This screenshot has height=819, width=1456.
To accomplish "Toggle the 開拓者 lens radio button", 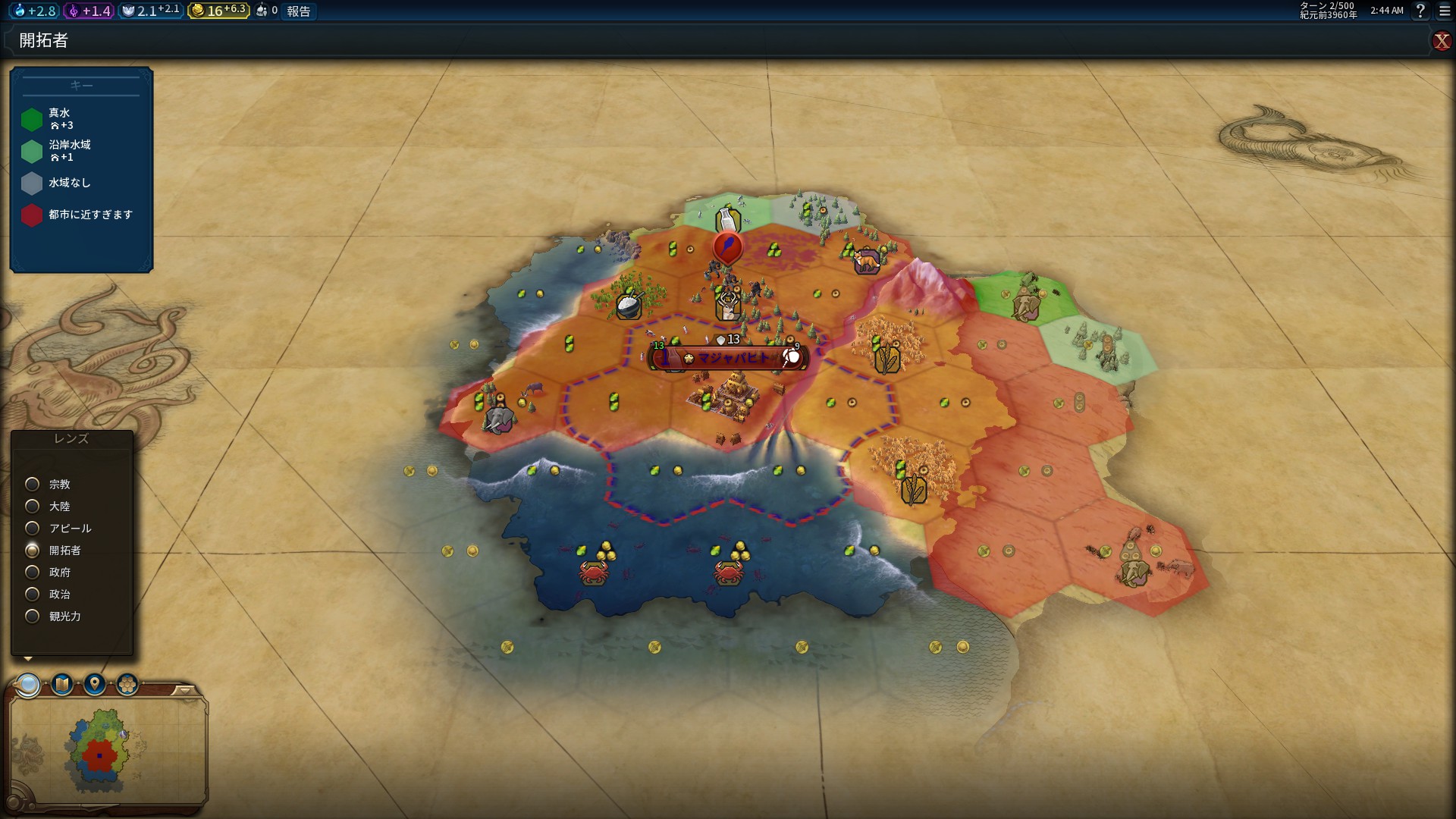I will coord(33,550).
